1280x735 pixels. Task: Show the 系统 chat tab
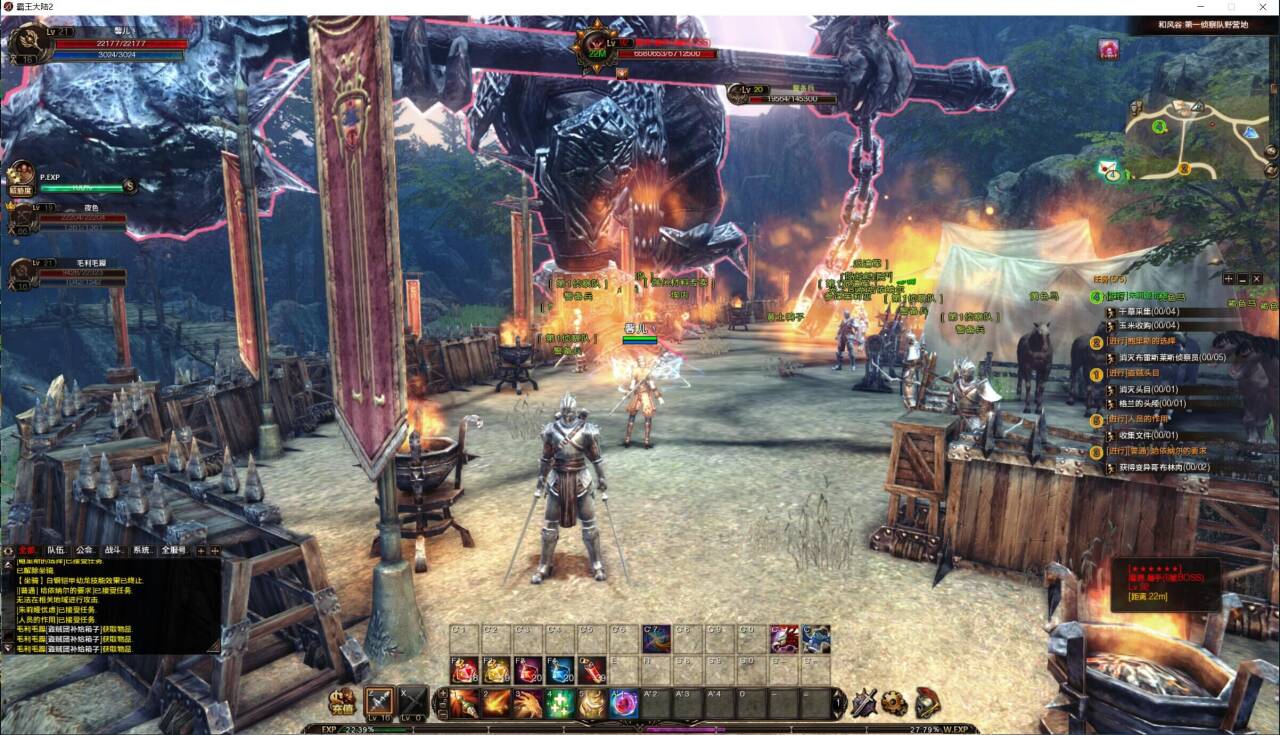[142, 550]
